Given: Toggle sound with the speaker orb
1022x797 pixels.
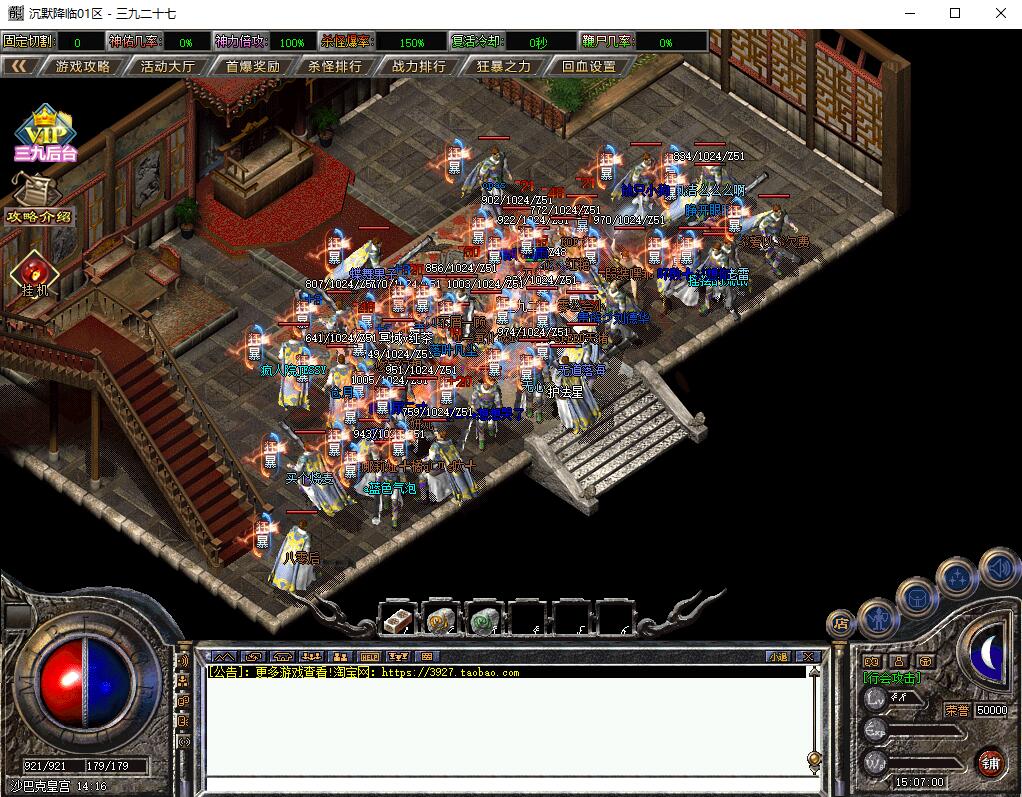Looking at the screenshot, I should (x=998, y=568).
